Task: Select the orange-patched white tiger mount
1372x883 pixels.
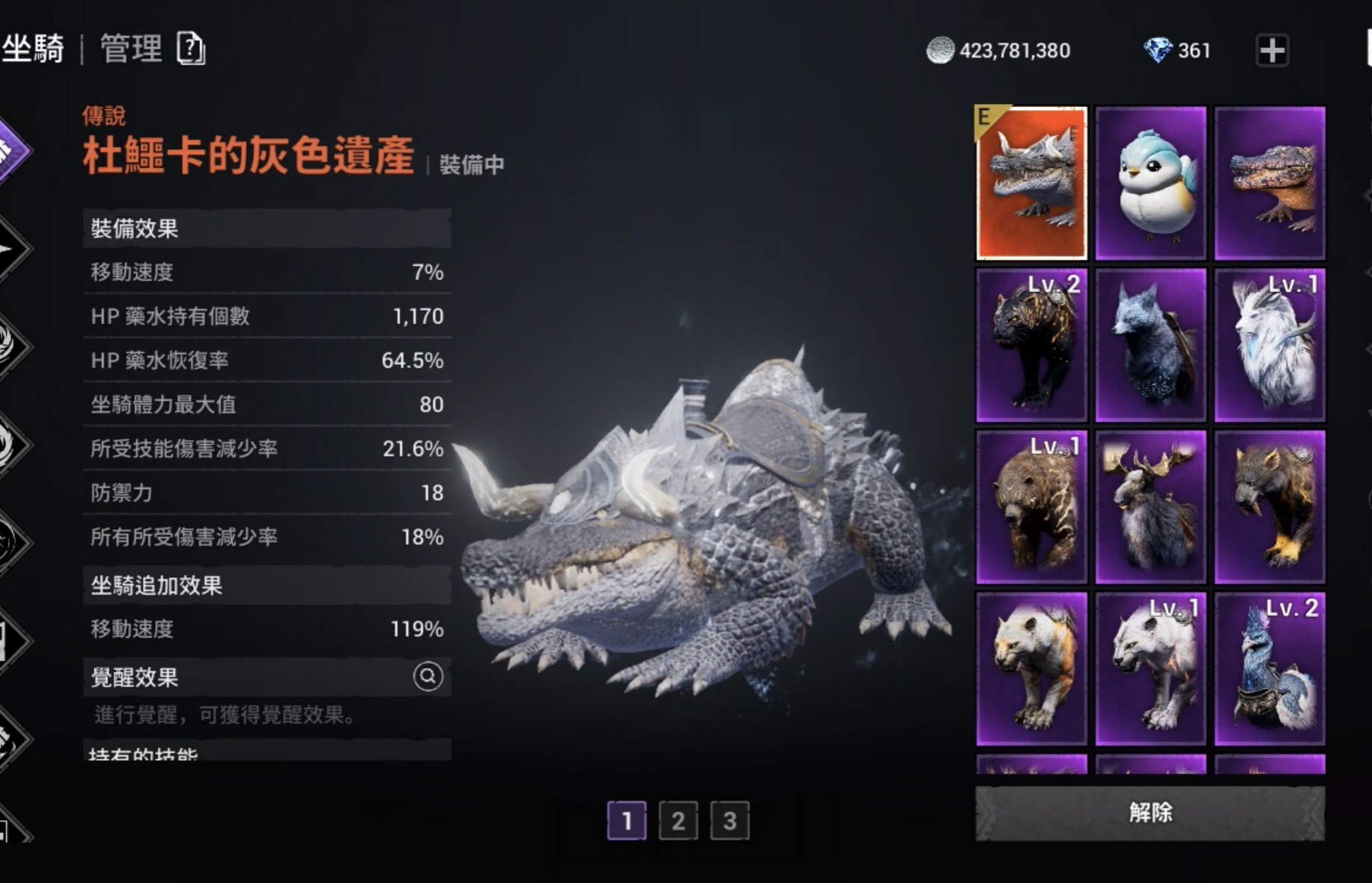Action: click(1031, 669)
